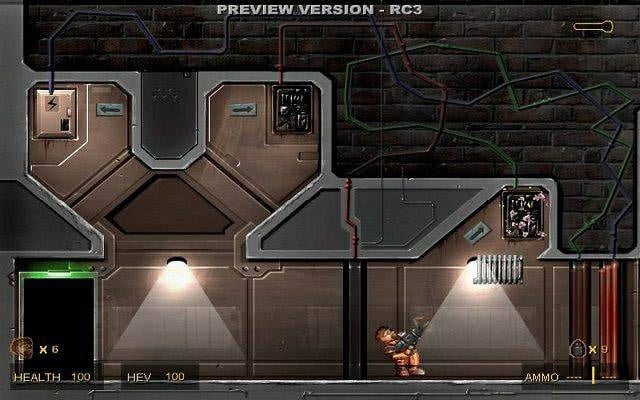Click the lives head icon

21,348
